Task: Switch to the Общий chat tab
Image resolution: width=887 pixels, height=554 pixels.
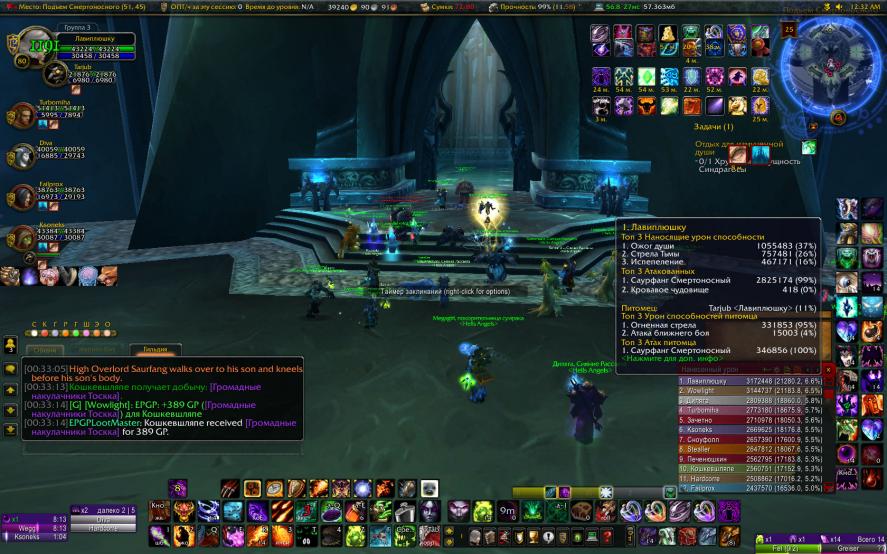Action: tap(44, 350)
